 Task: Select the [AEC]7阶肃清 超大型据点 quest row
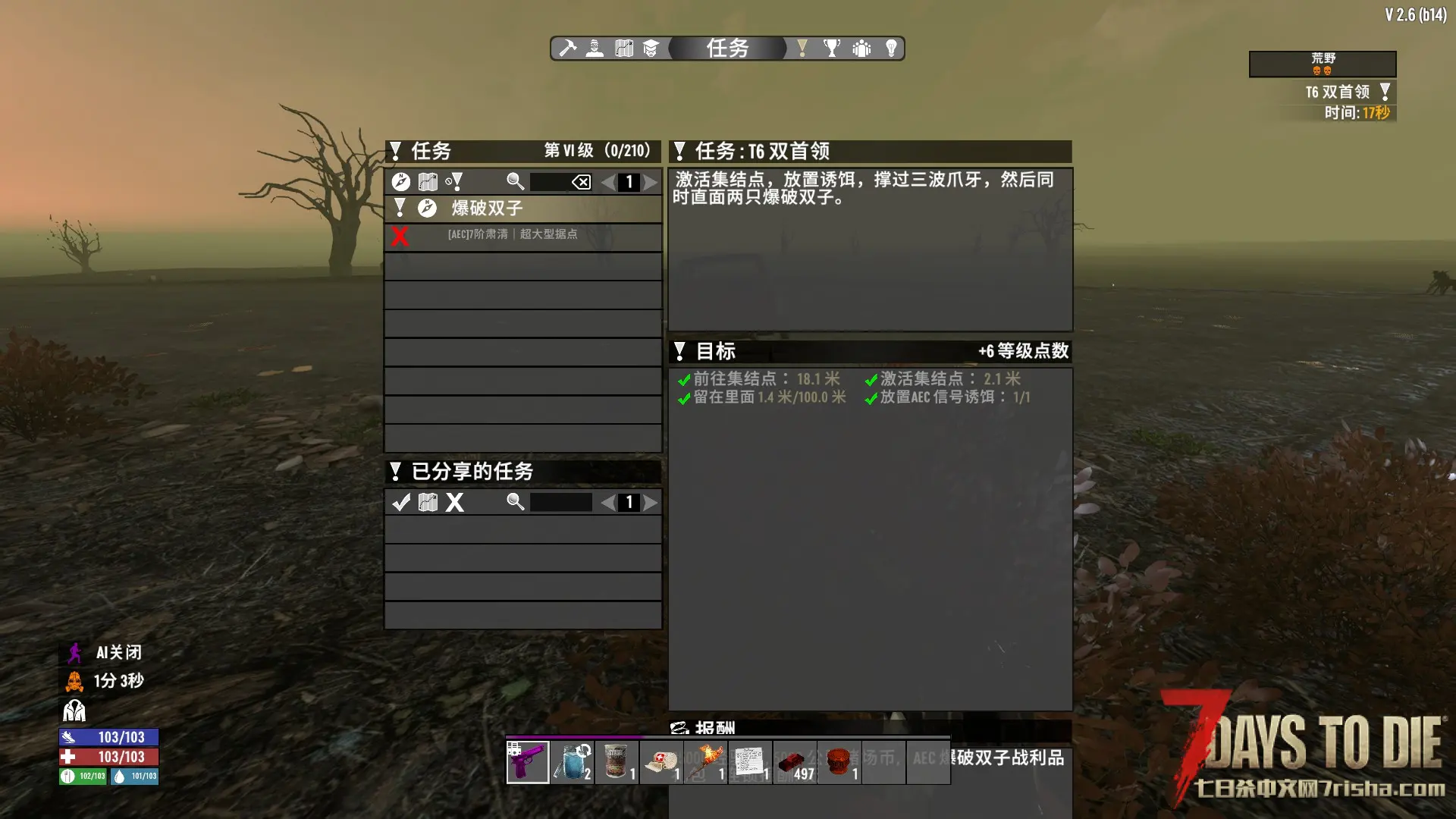pos(523,235)
